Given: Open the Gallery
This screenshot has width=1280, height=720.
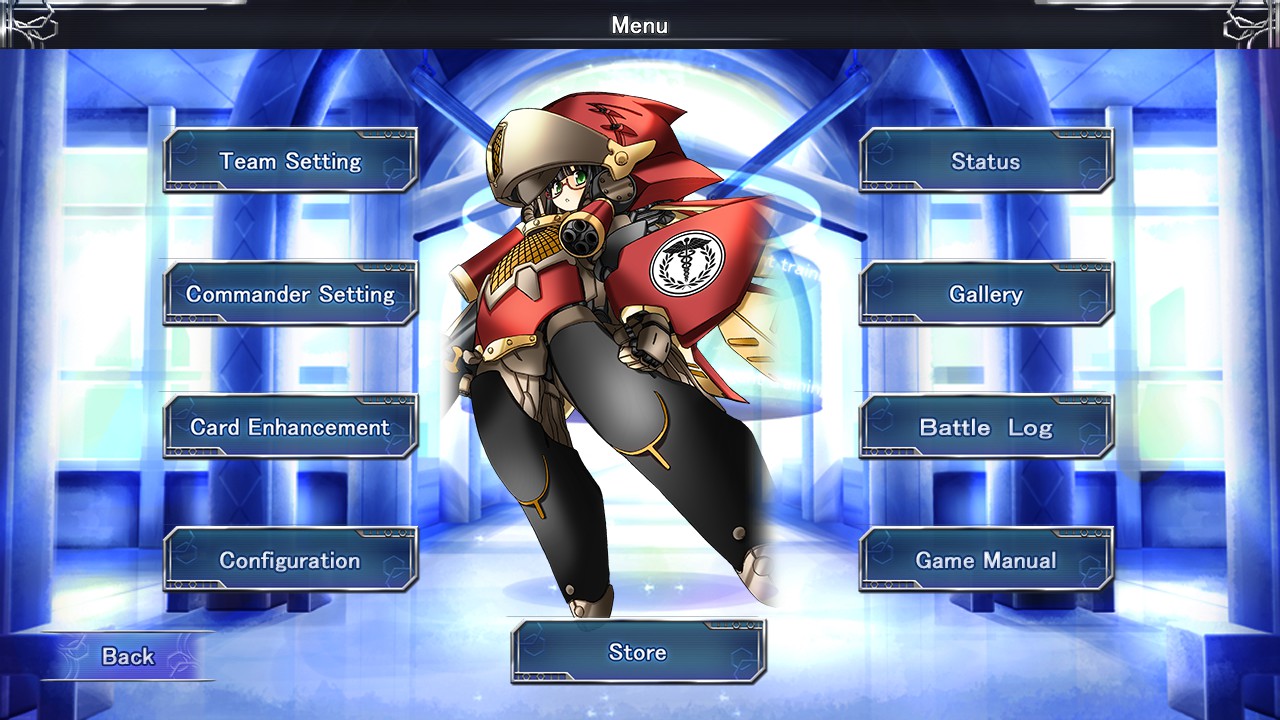Looking at the screenshot, I should pos(986,294).
